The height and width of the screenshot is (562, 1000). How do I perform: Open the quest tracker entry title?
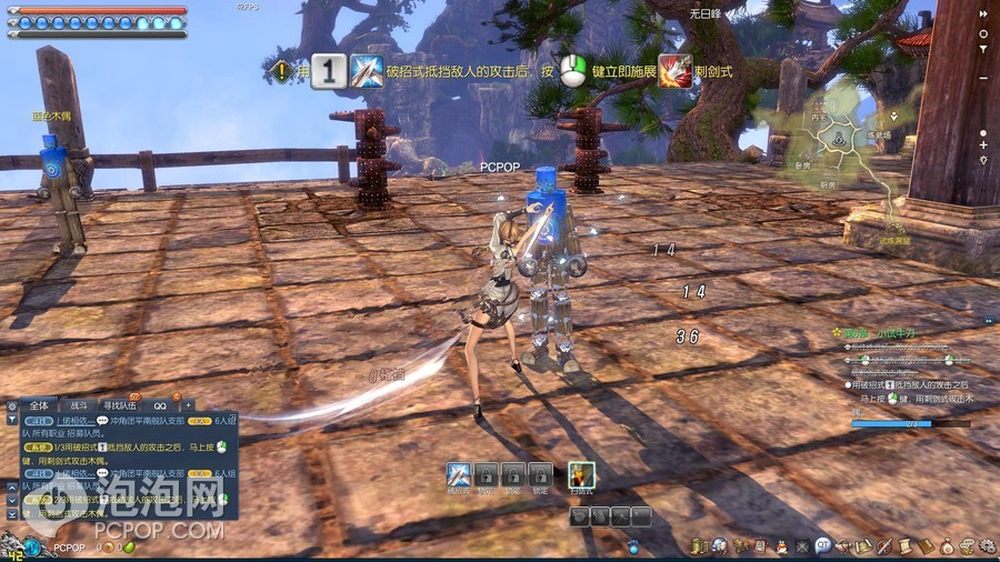pyautogui.click(x=880, y=332)
